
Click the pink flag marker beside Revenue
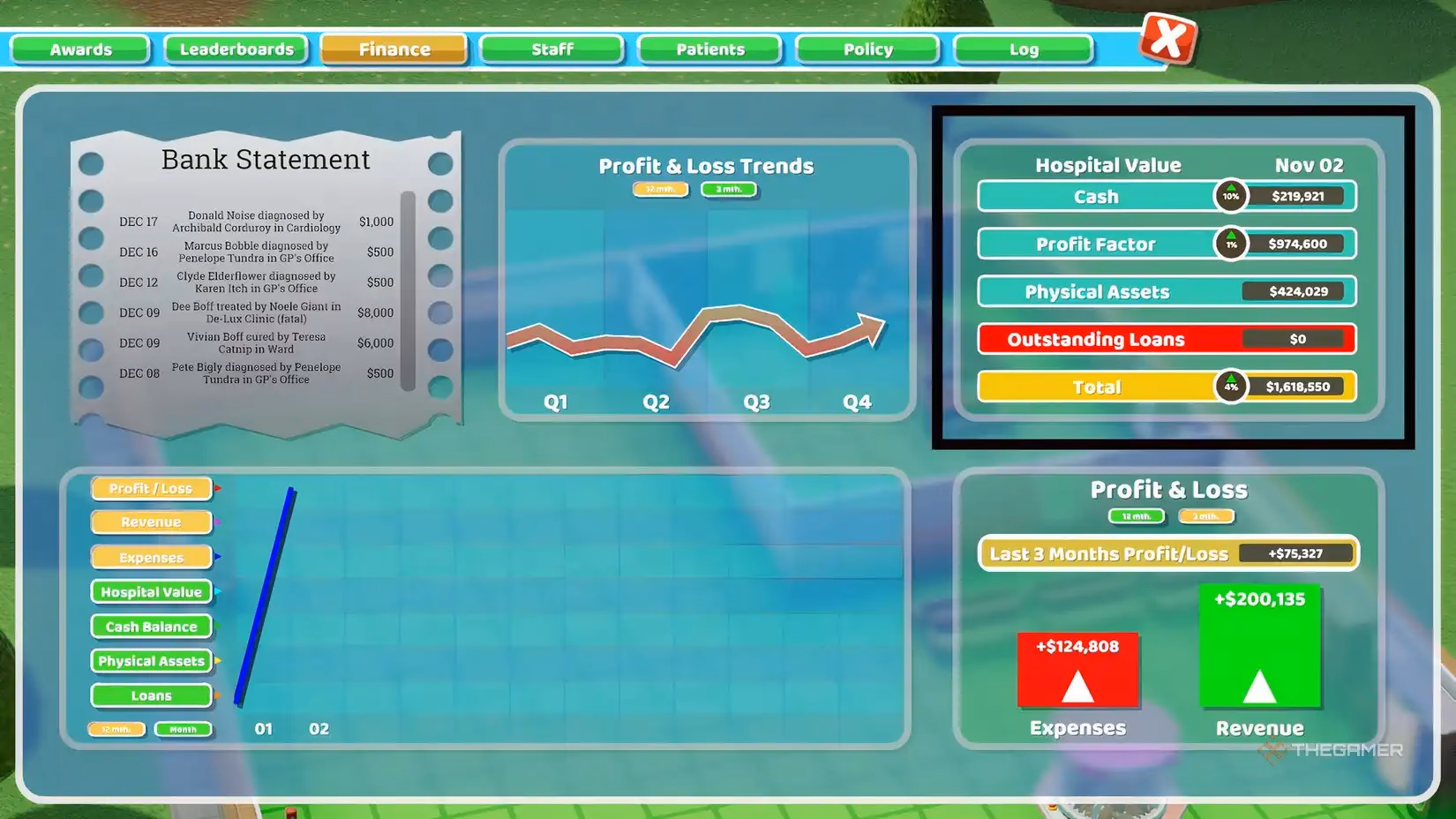pos(216,522)
